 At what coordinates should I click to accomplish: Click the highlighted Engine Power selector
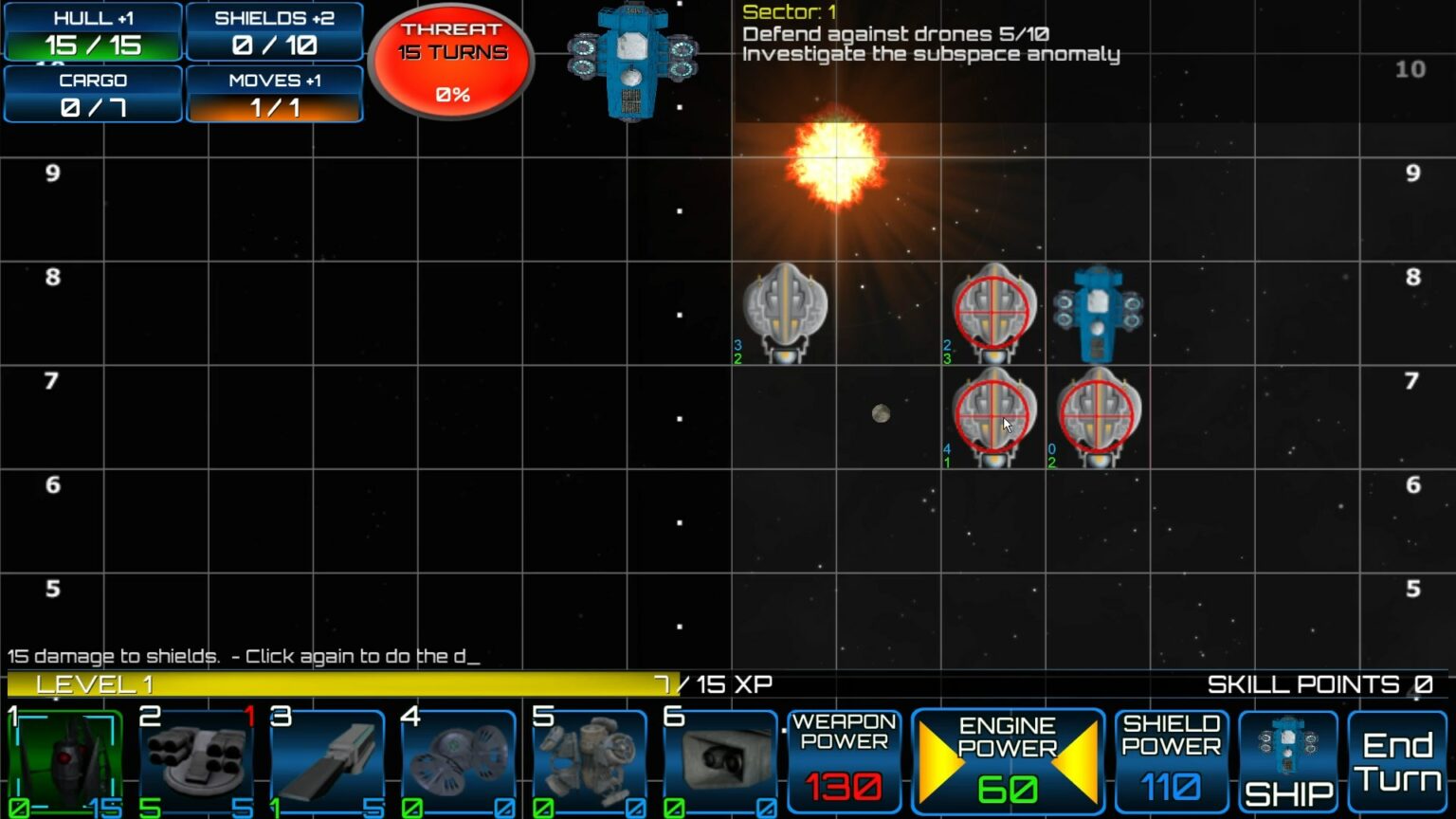[x=1010, y=758]
